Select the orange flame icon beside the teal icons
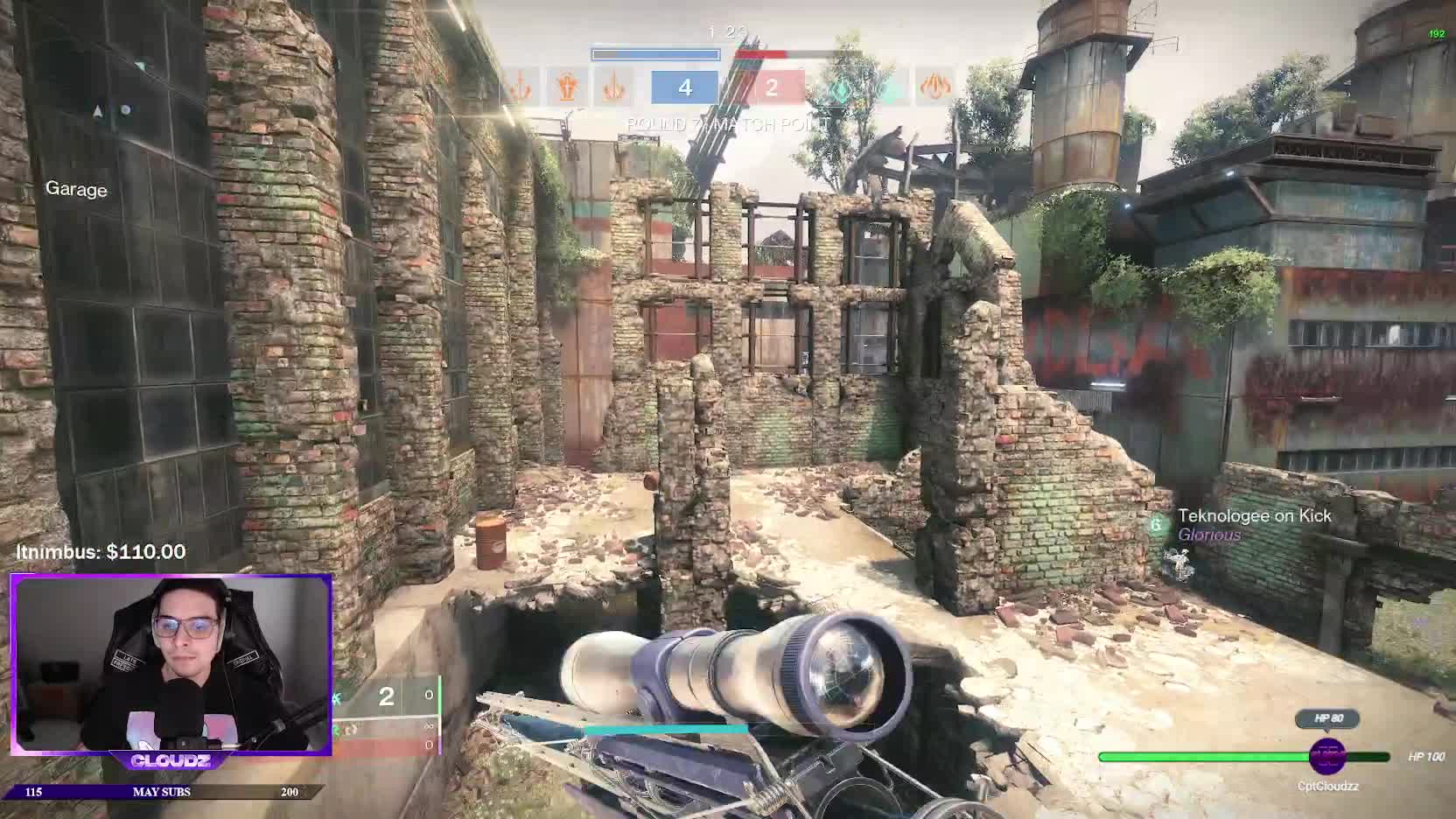The image size is (1456, 819). [934, 87]
